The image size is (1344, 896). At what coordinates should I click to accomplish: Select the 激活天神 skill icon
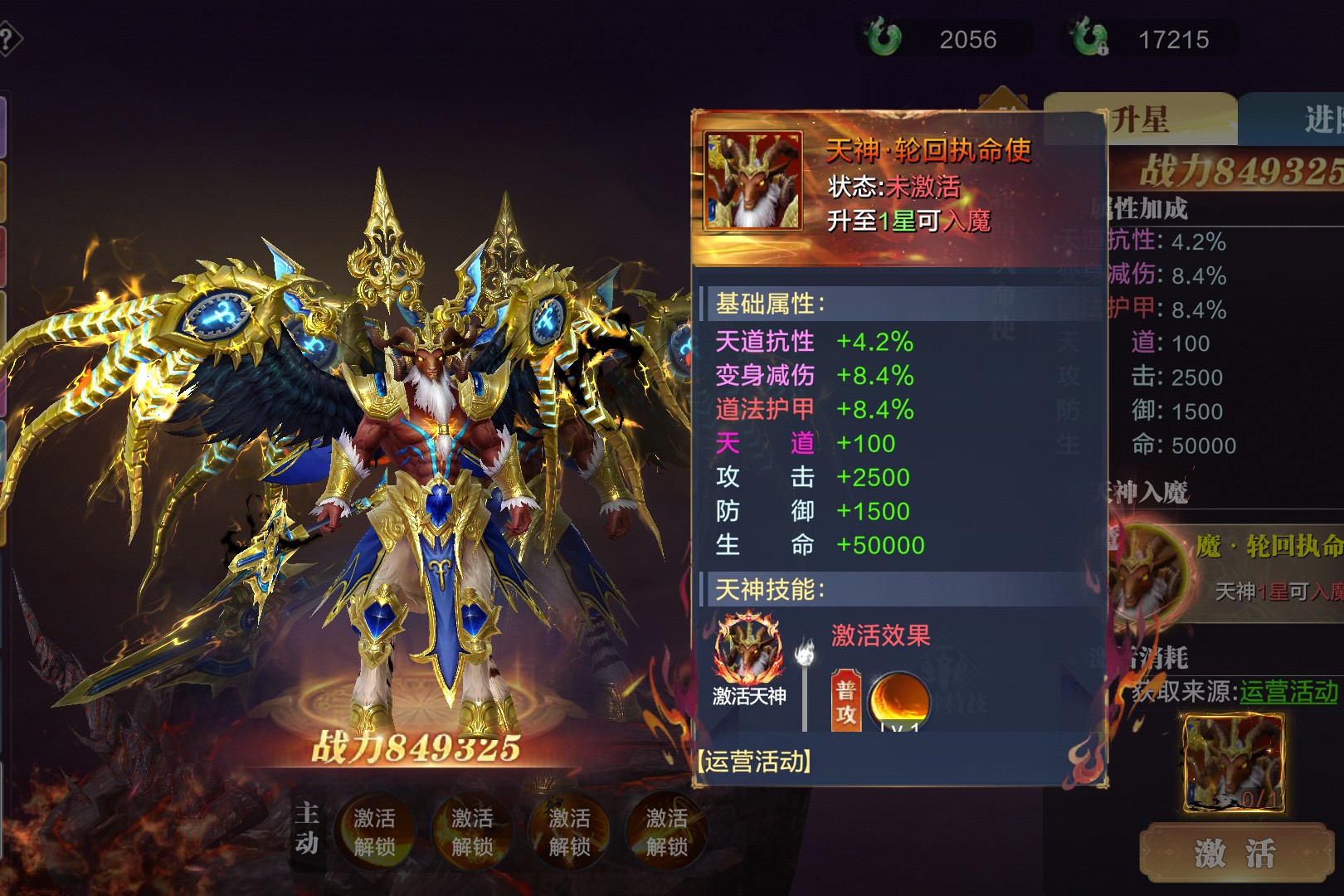point(748,649)
